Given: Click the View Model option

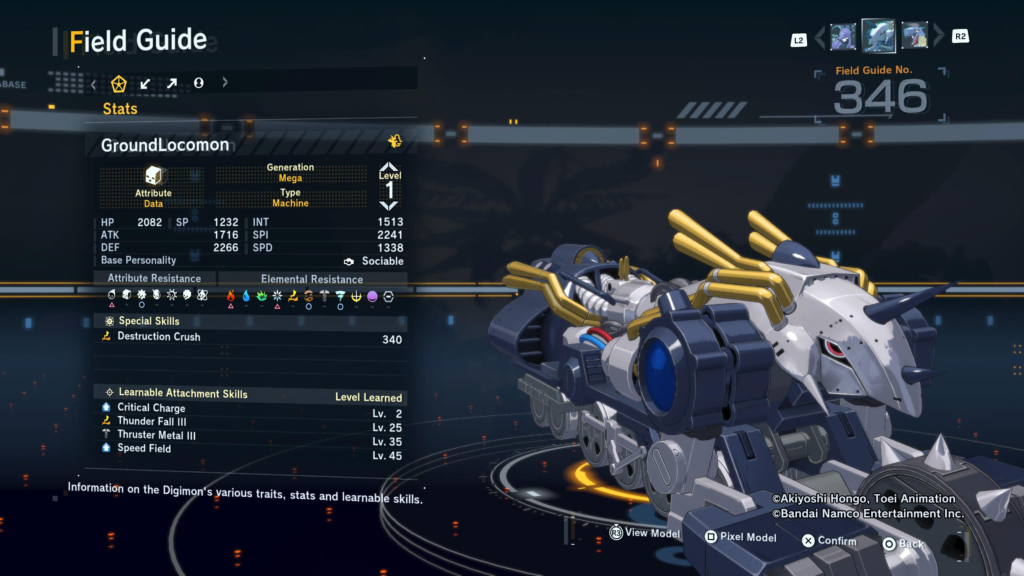Looking at the screenshot, I should click(x=645, y=534).
